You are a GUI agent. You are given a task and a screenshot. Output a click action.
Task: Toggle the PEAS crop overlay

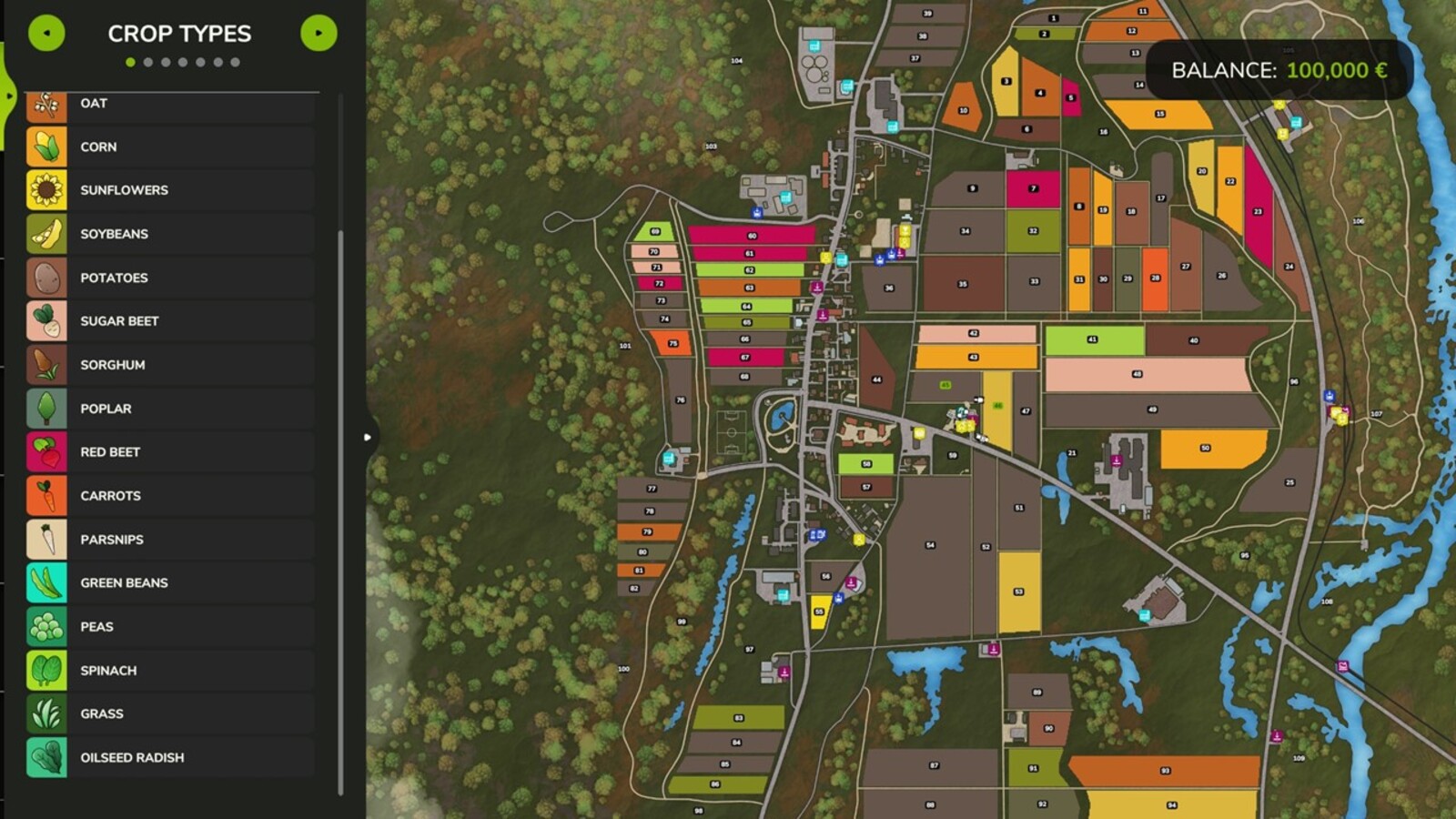(46, 626)
